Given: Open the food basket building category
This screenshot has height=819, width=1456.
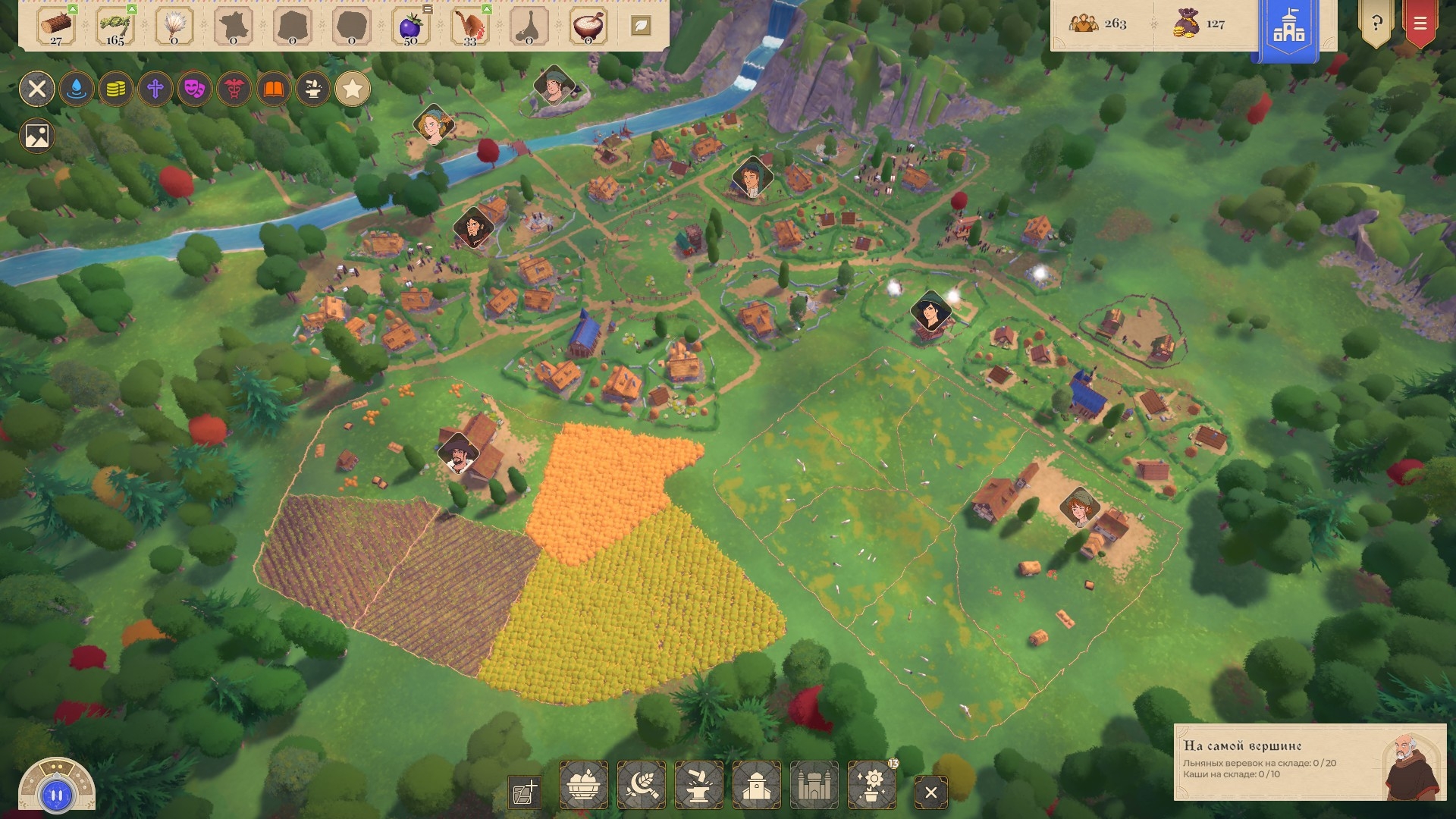Looking at the screenshot, I should click(583, 785).
